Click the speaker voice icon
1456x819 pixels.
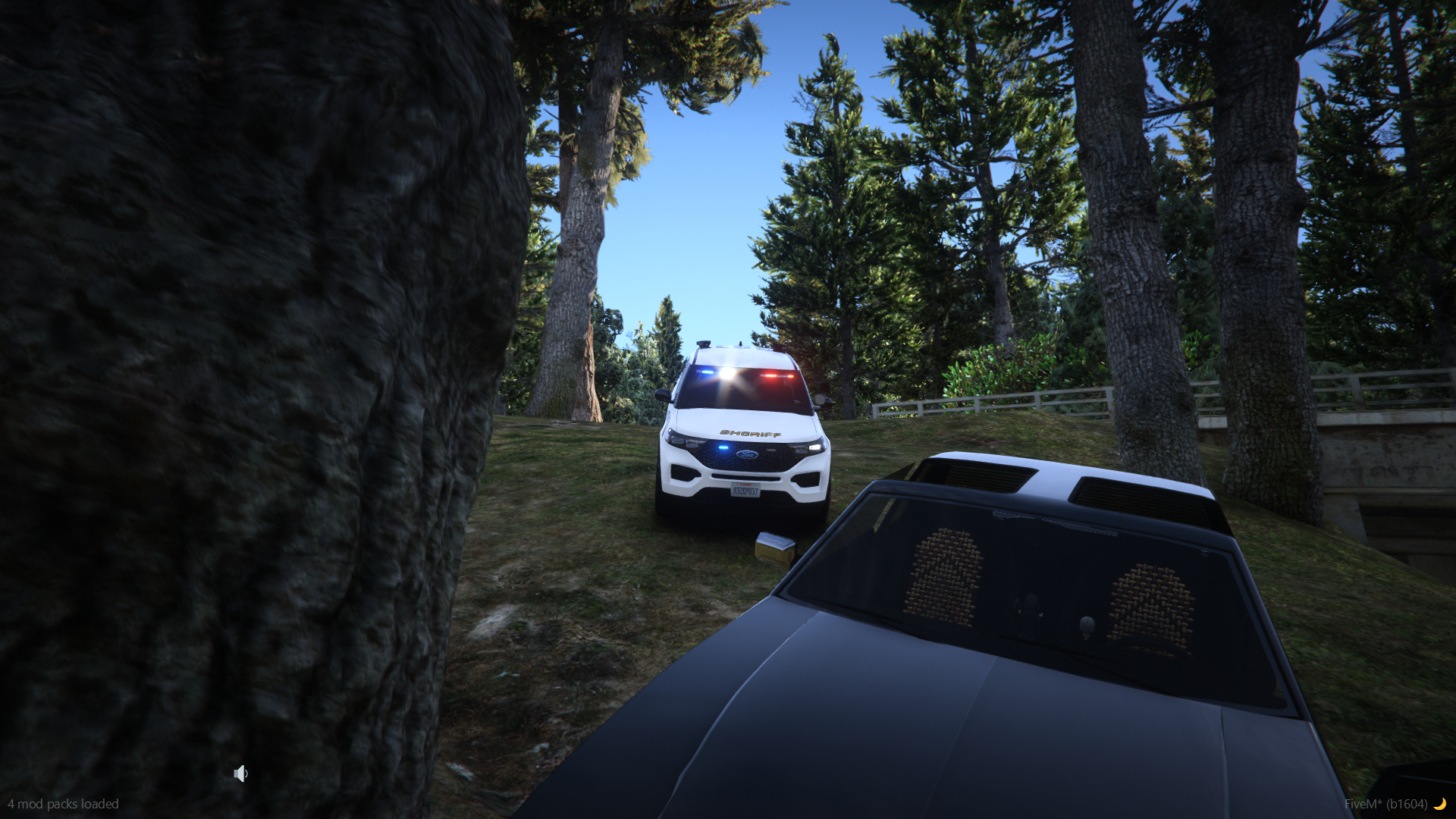click(x=240, y=773)
